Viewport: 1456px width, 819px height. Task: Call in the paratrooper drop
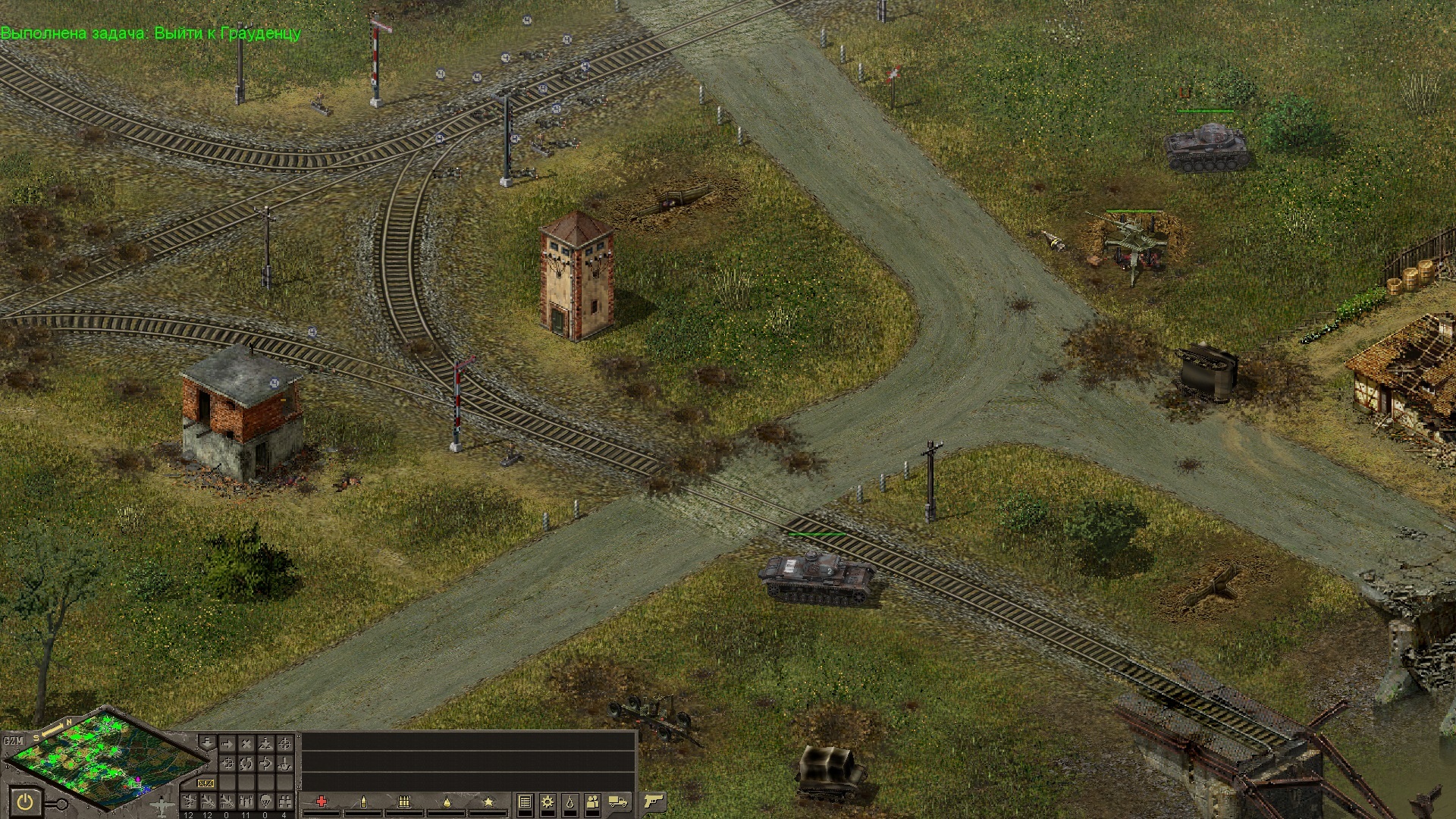[x=265, y=801]
